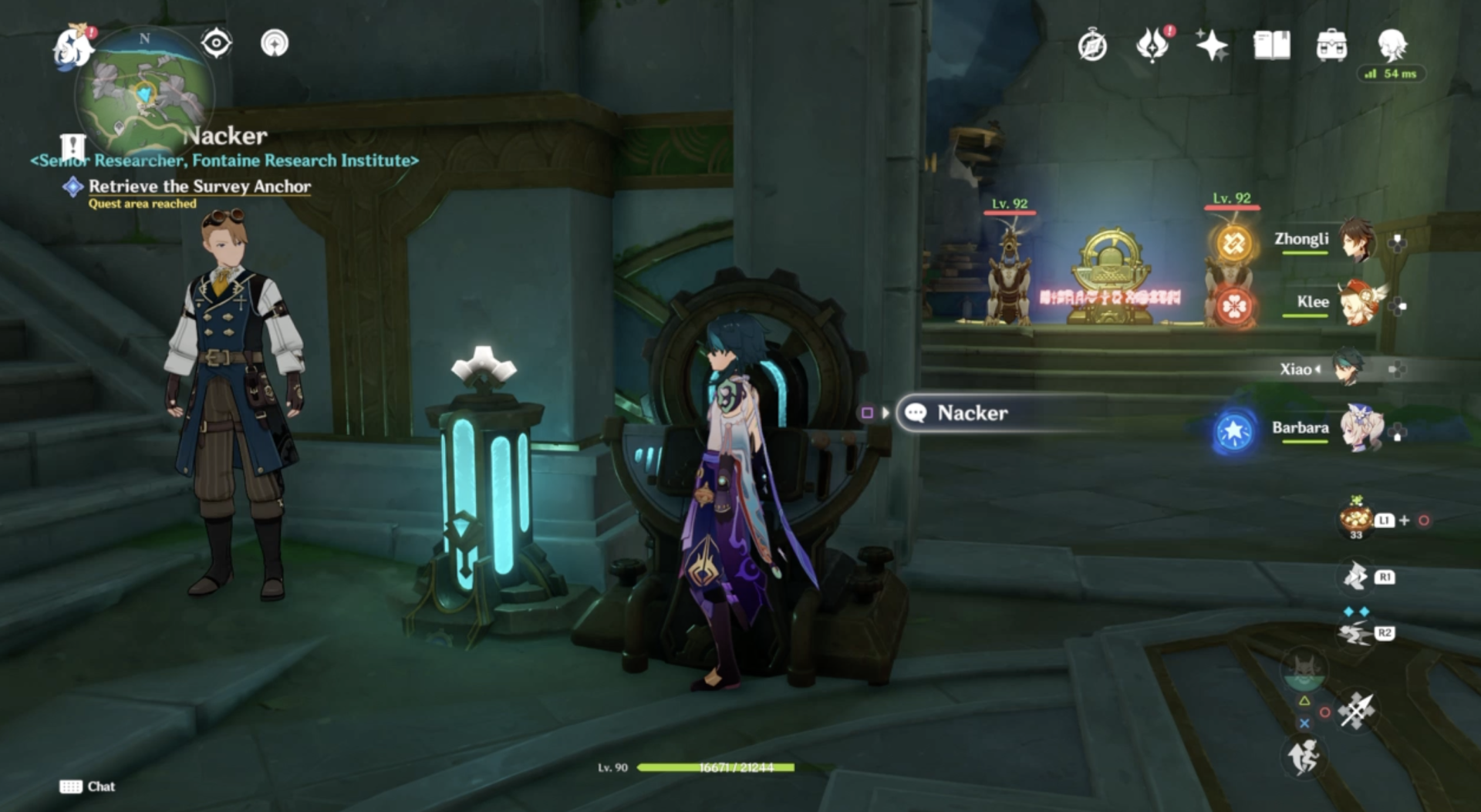Open the compass events icon
Image resolution: width=1481 pixels, height=812 pixels.
pos(1092,45)
